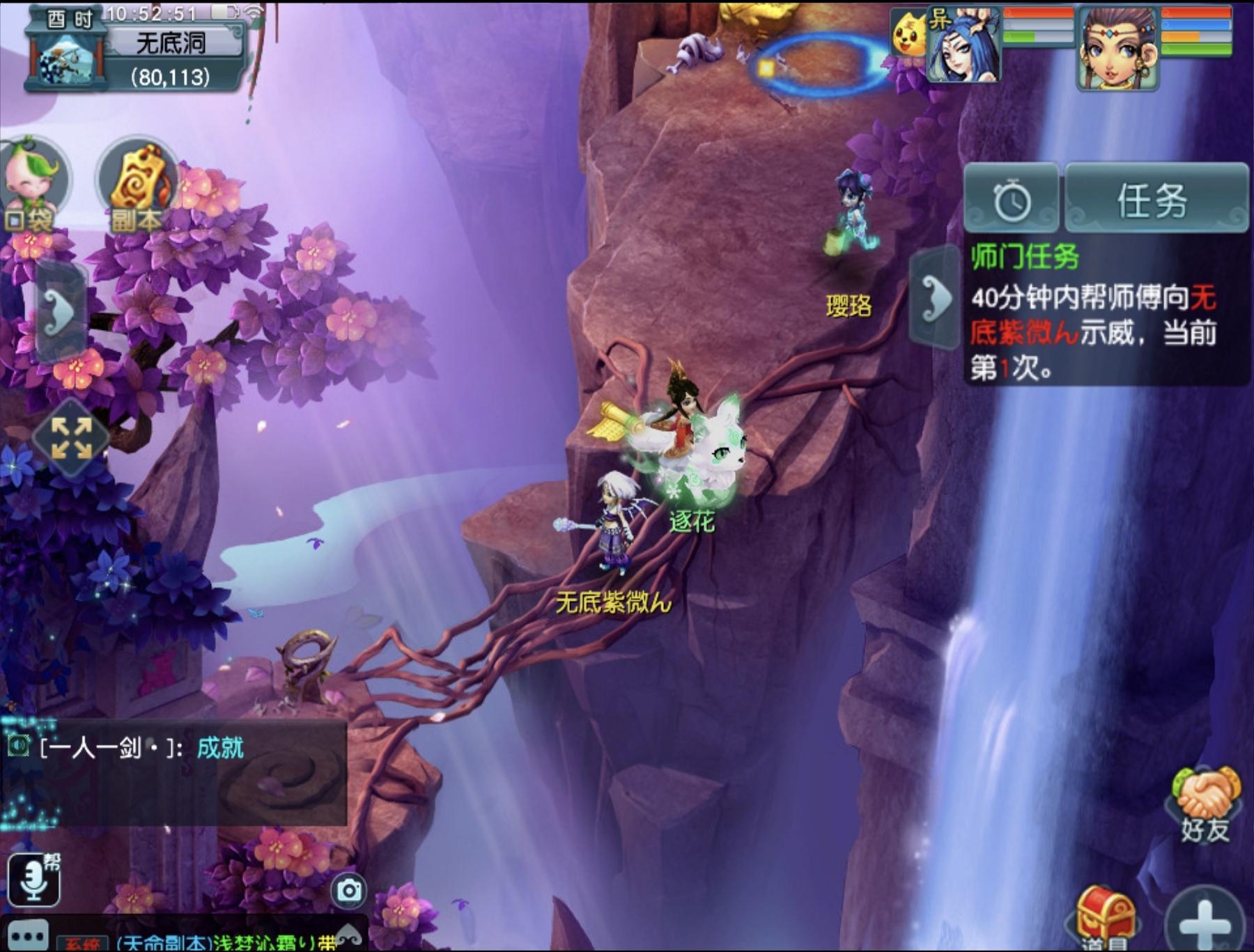Select the stopwatch timer tab
1254x952 pixels.
pos(1012,200)
